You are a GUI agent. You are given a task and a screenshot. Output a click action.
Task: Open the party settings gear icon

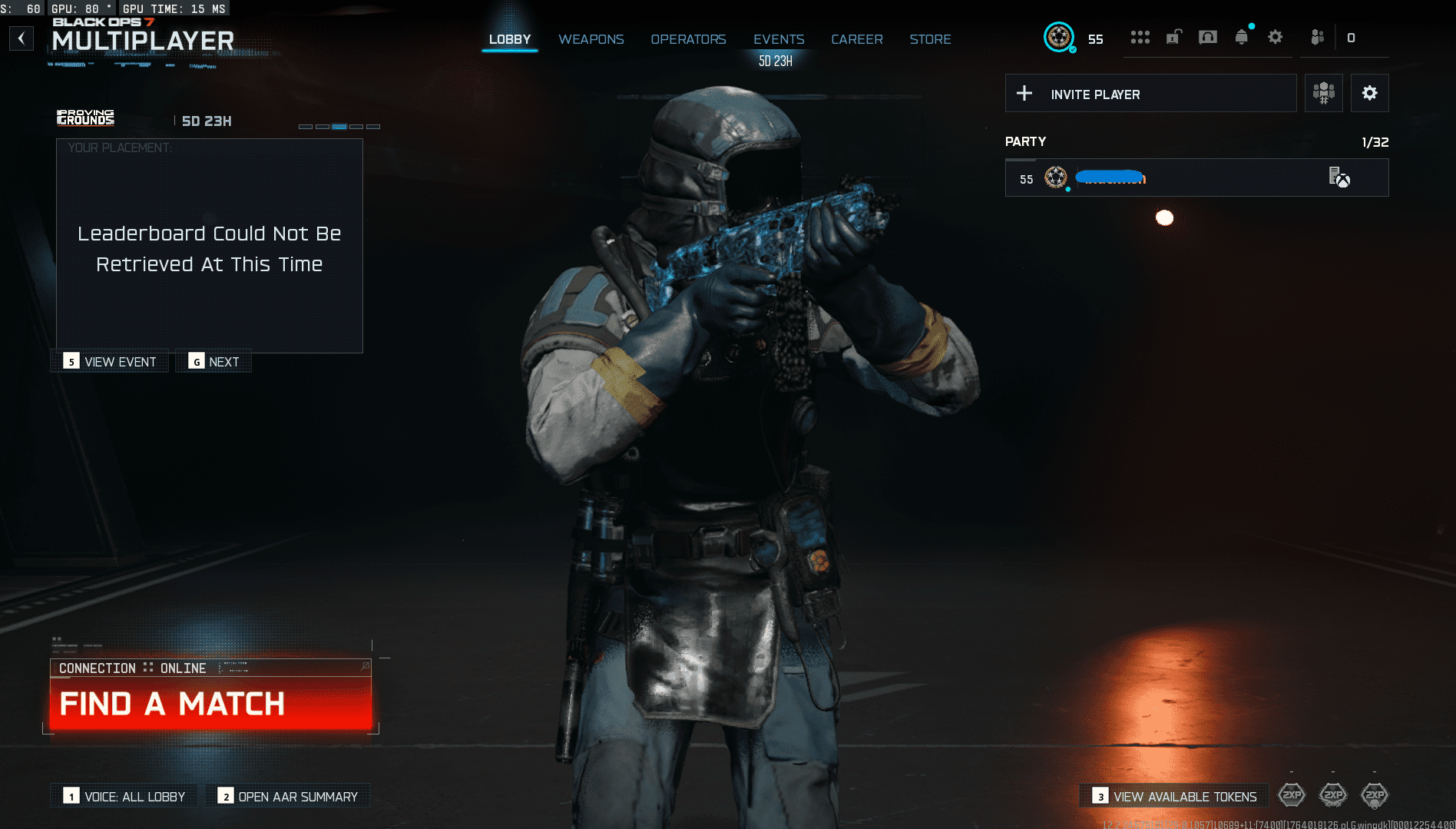(1369, 93)
